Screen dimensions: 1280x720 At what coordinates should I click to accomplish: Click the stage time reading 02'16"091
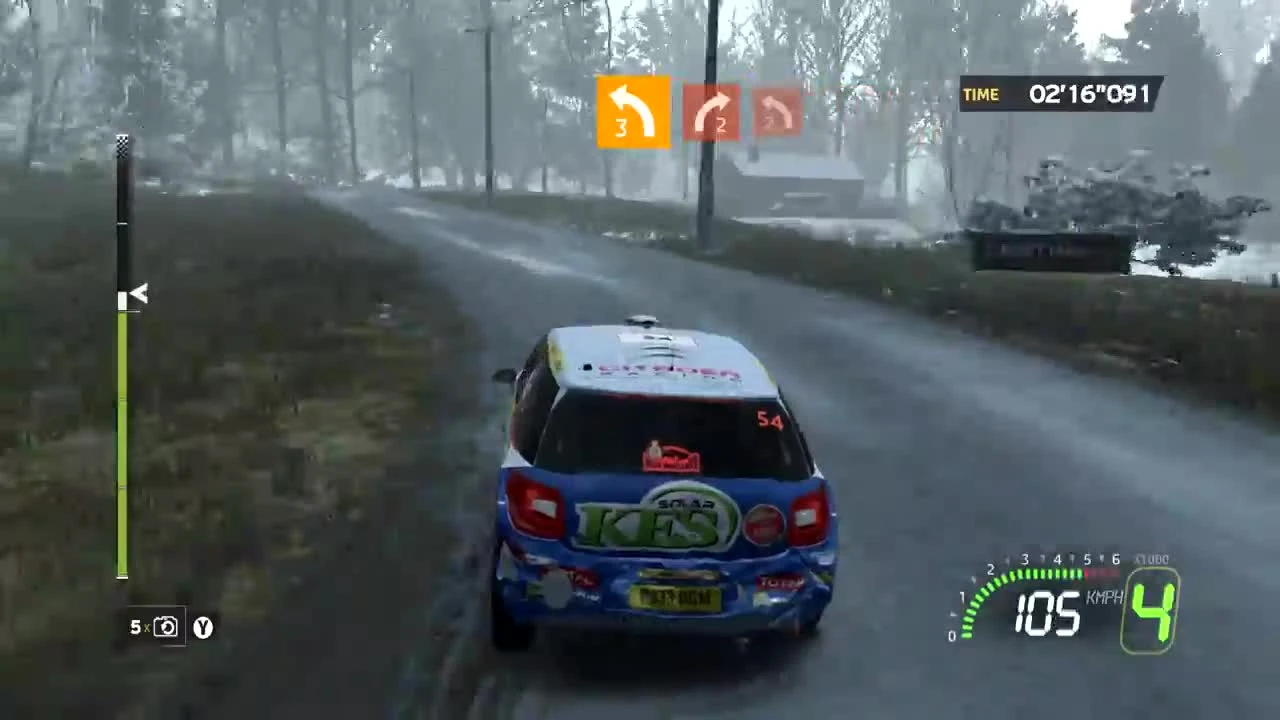coord(1087,94)
